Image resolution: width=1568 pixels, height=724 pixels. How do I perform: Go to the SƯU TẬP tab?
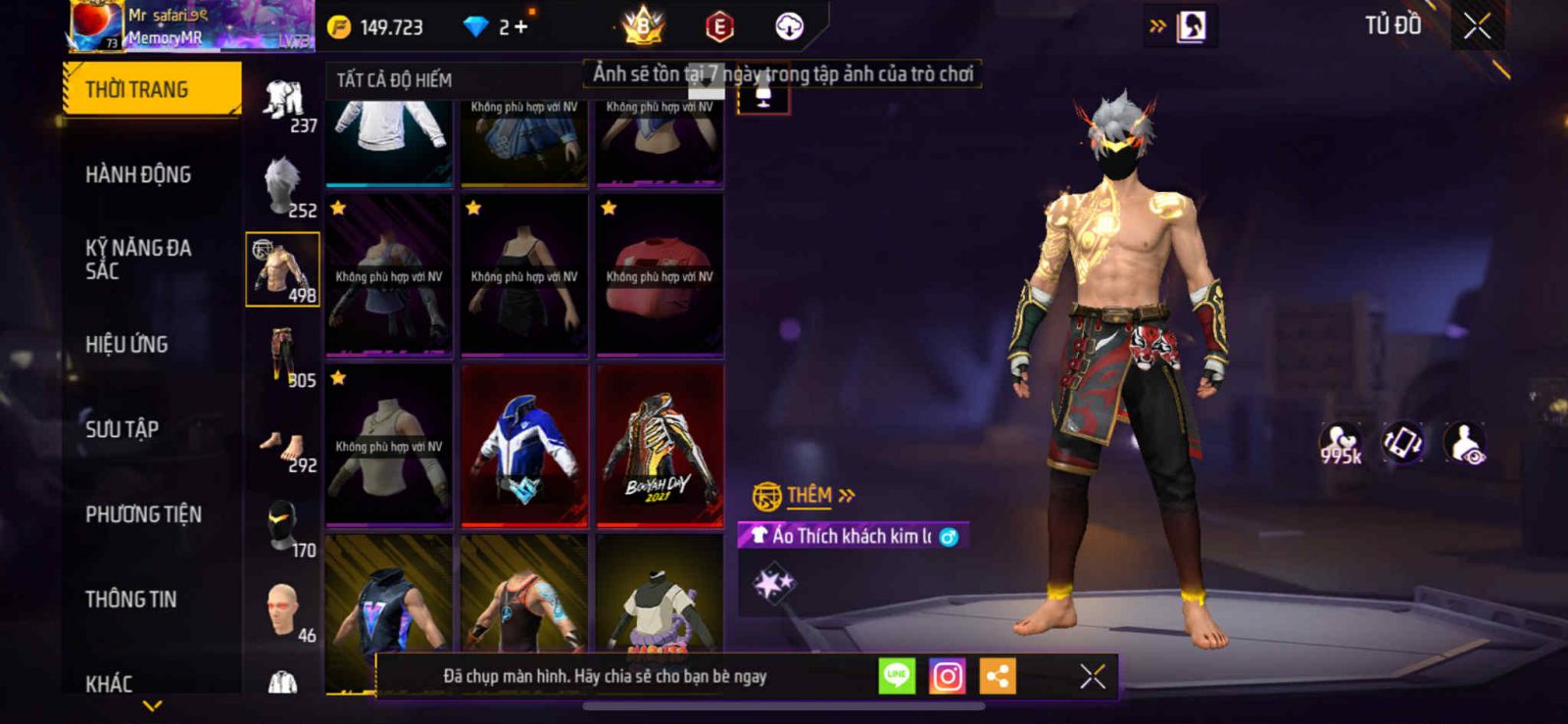click(x=122, y=429)
